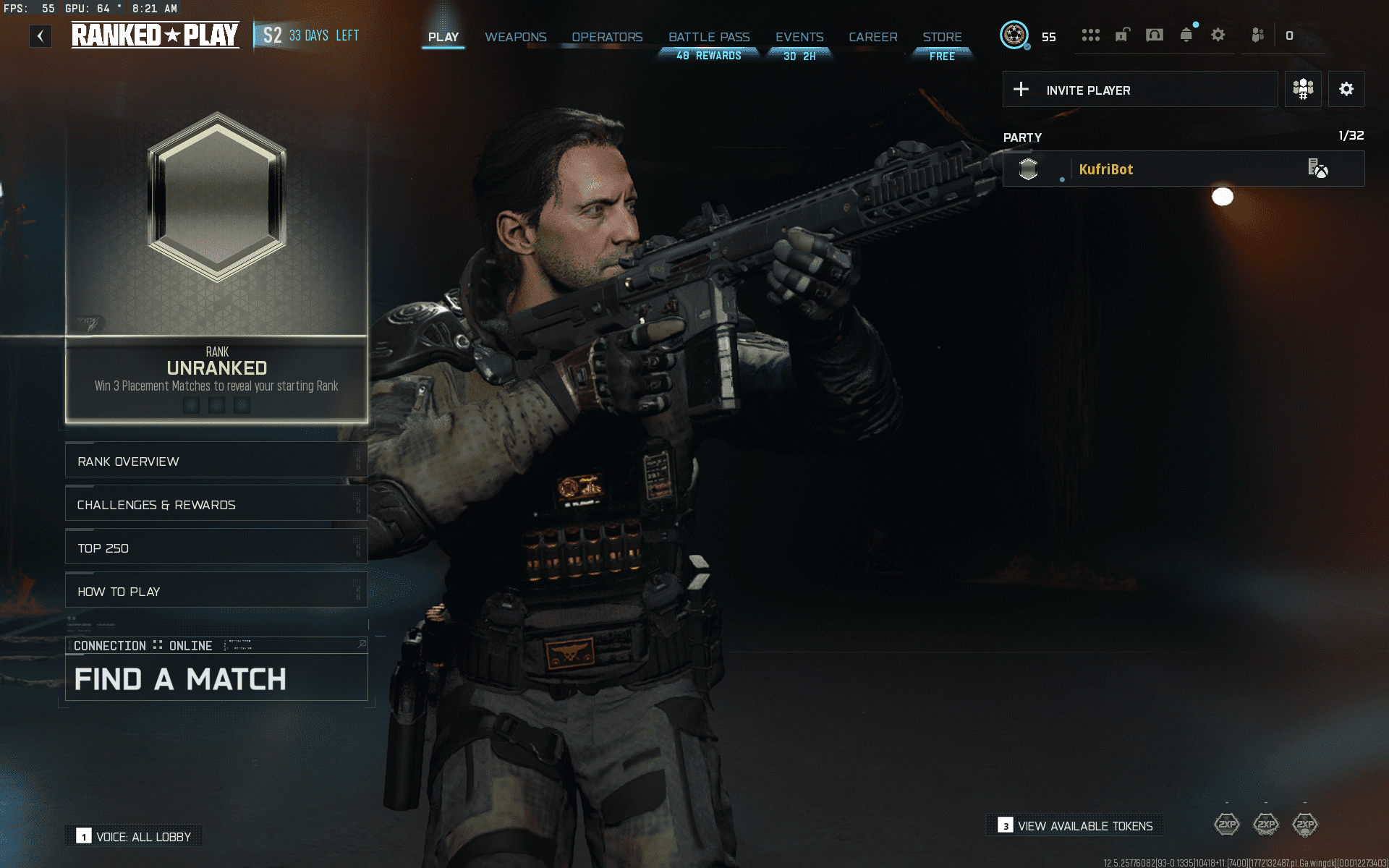Click the unlocks padlock icon
The width and height of the screenshot is (1389, 868).
pyautogui.click(x=1121, y=35)
